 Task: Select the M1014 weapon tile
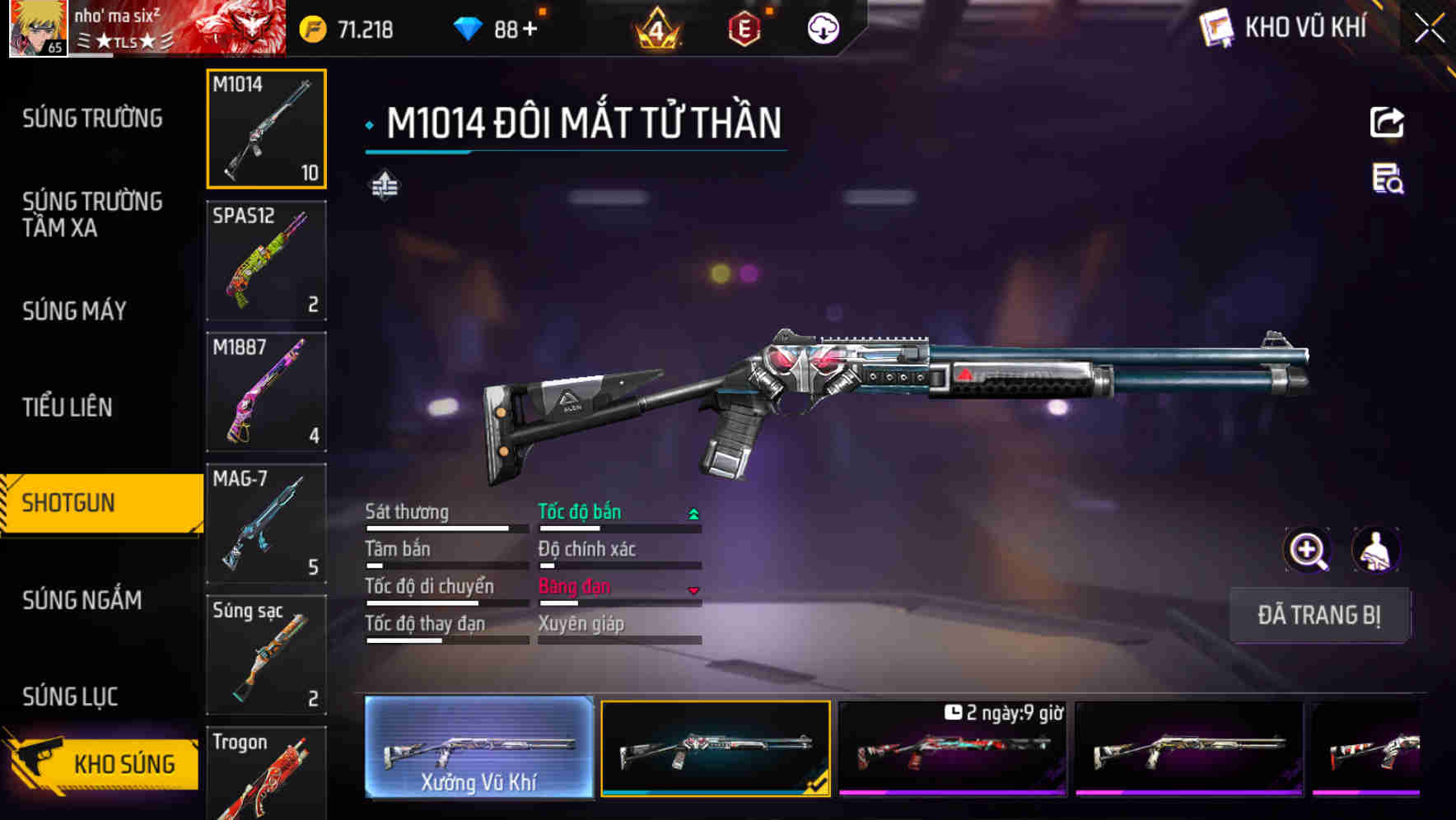(266, 129)
